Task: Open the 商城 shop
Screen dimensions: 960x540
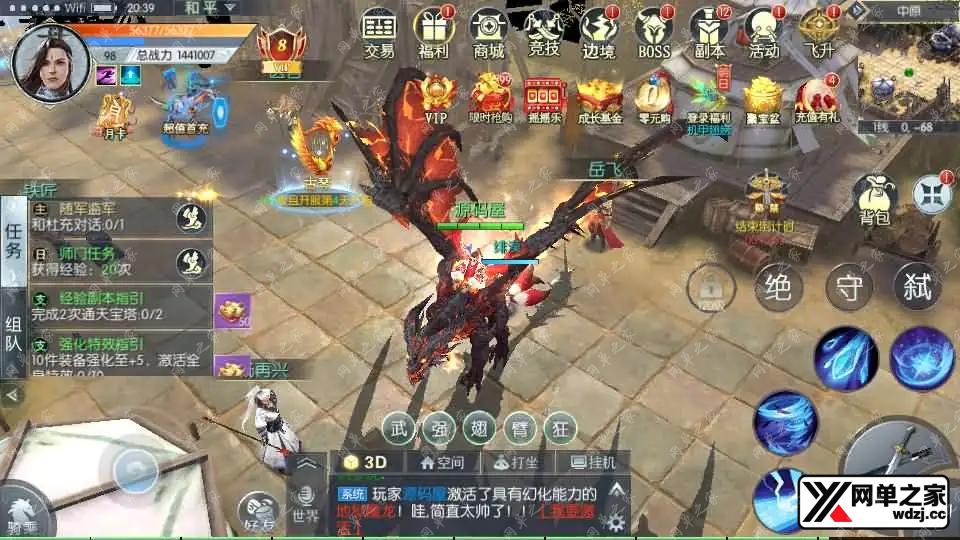Action: (489, 33)
